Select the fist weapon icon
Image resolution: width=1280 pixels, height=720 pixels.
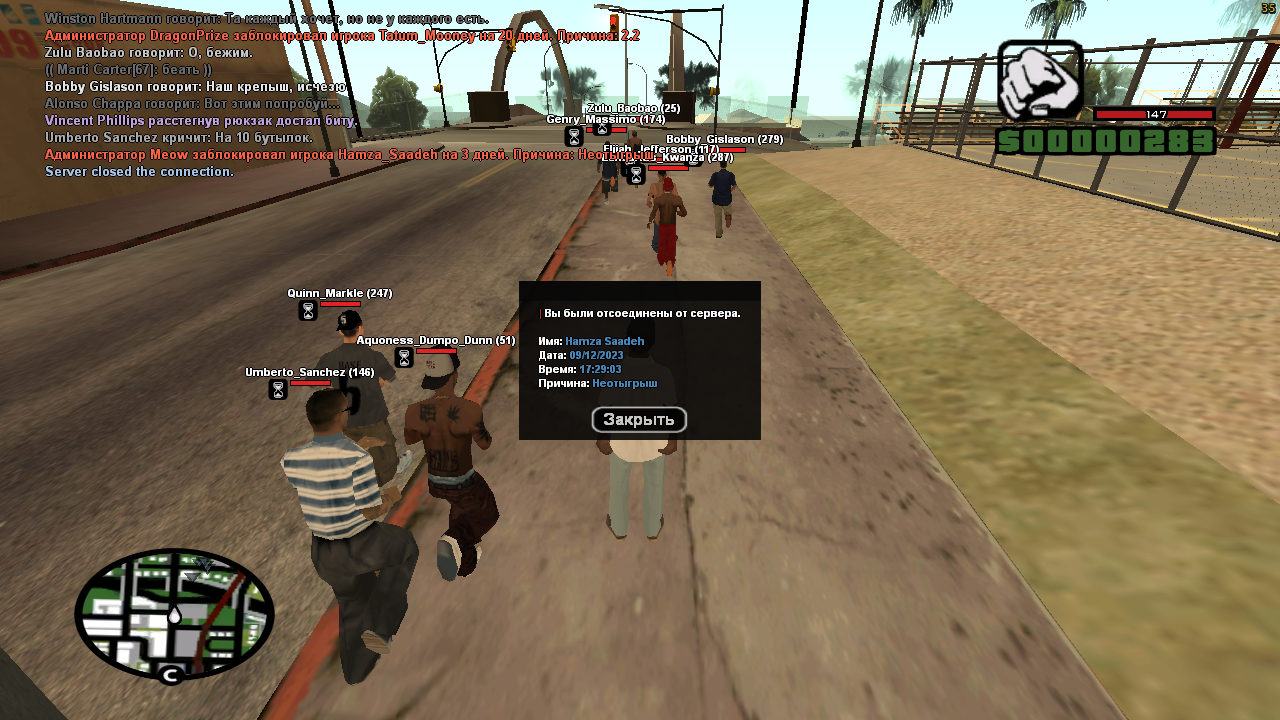pos(1040,81)
